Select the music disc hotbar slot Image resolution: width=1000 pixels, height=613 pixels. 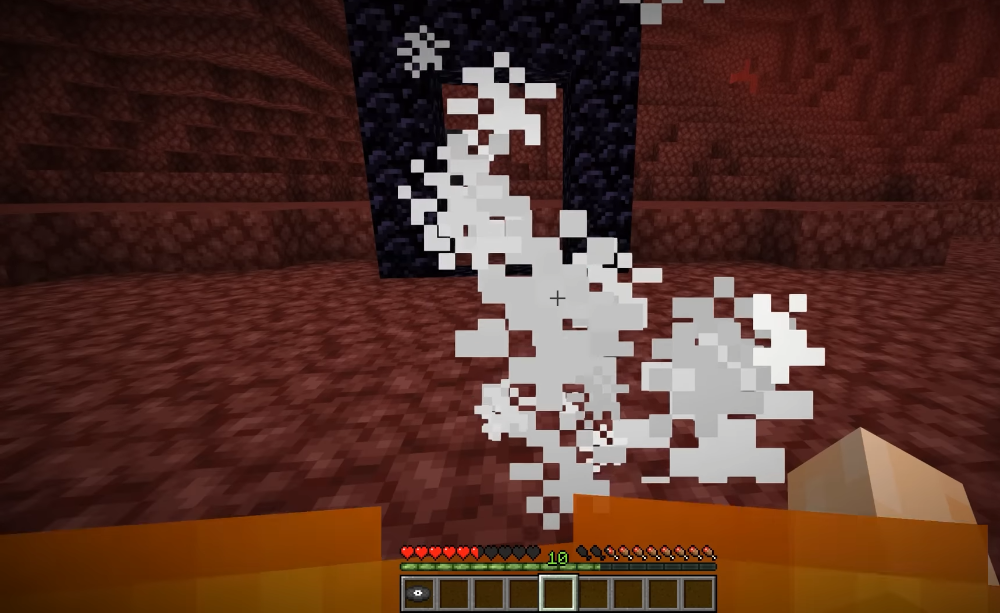(x=419, y=593)
